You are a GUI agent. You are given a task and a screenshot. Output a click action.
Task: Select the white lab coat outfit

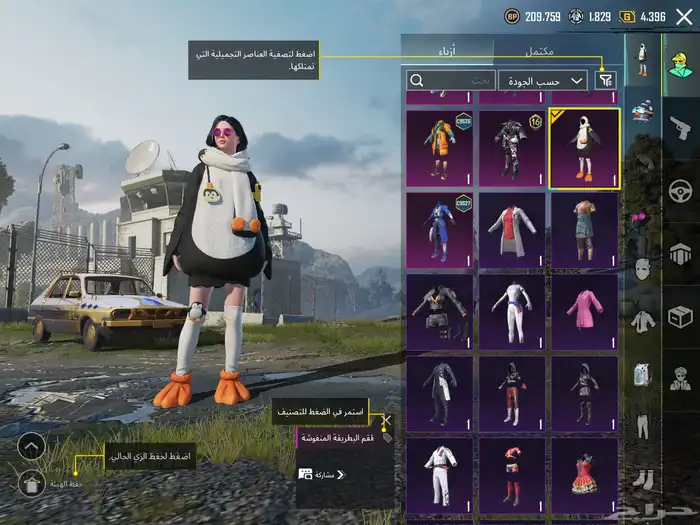512,230
